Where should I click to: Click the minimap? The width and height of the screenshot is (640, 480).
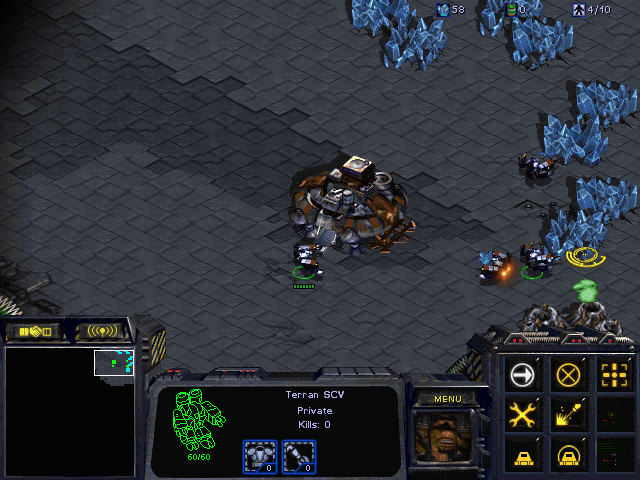70,411
